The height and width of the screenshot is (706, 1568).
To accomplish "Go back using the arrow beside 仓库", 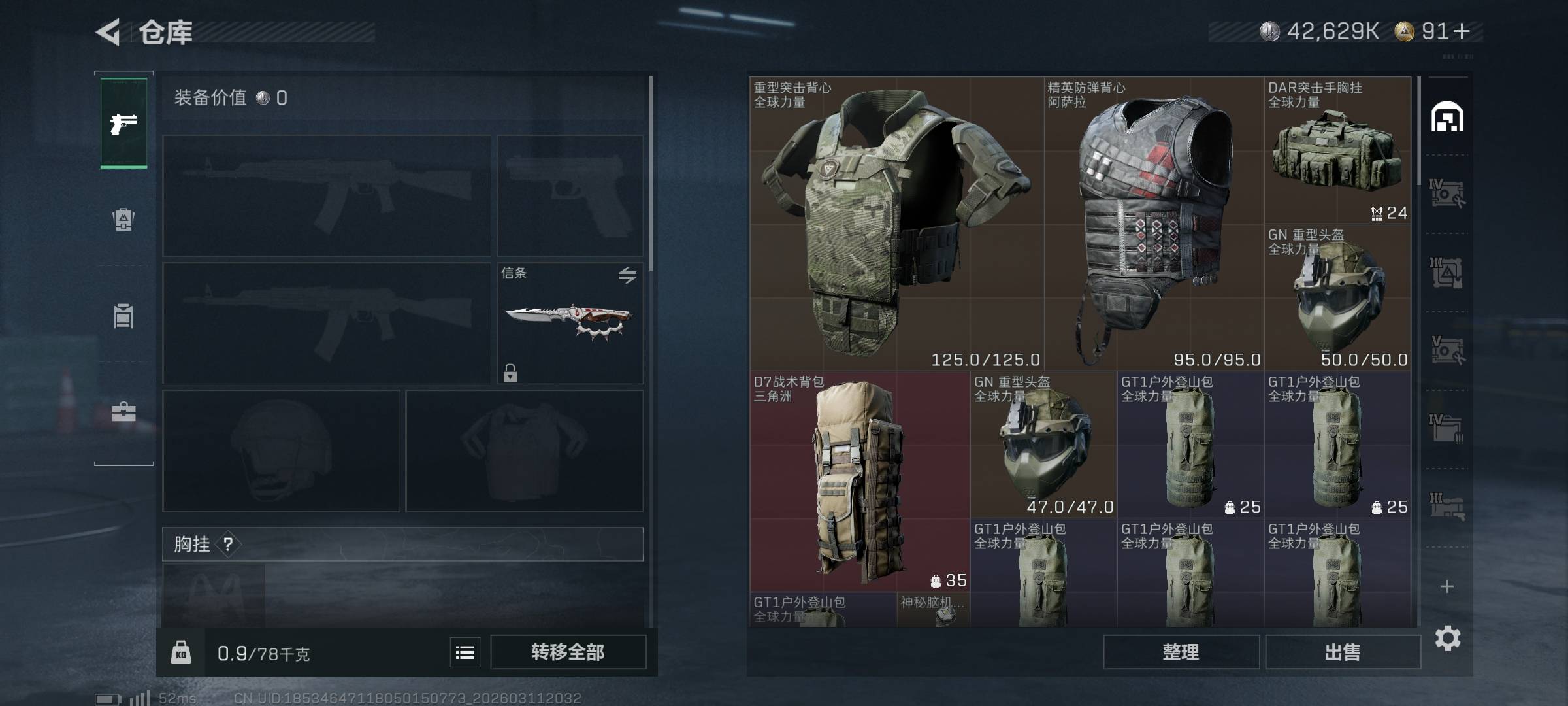I will (108, 32).
